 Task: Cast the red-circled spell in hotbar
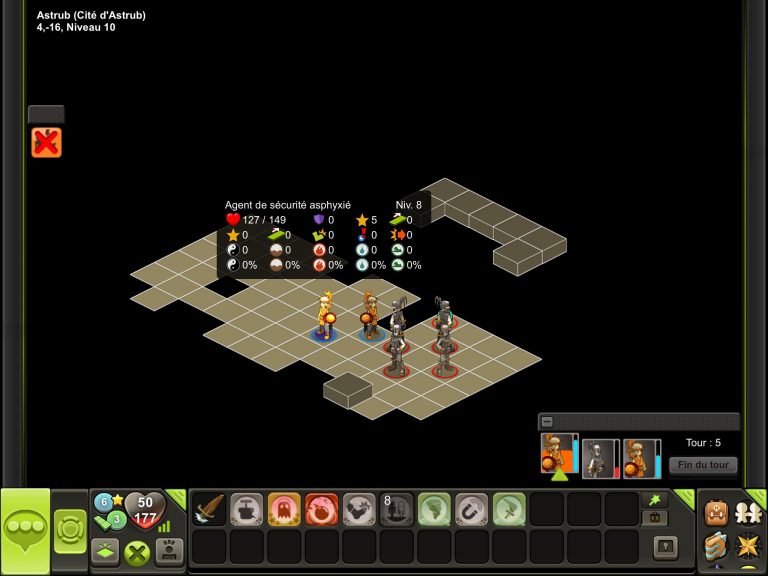322,509
